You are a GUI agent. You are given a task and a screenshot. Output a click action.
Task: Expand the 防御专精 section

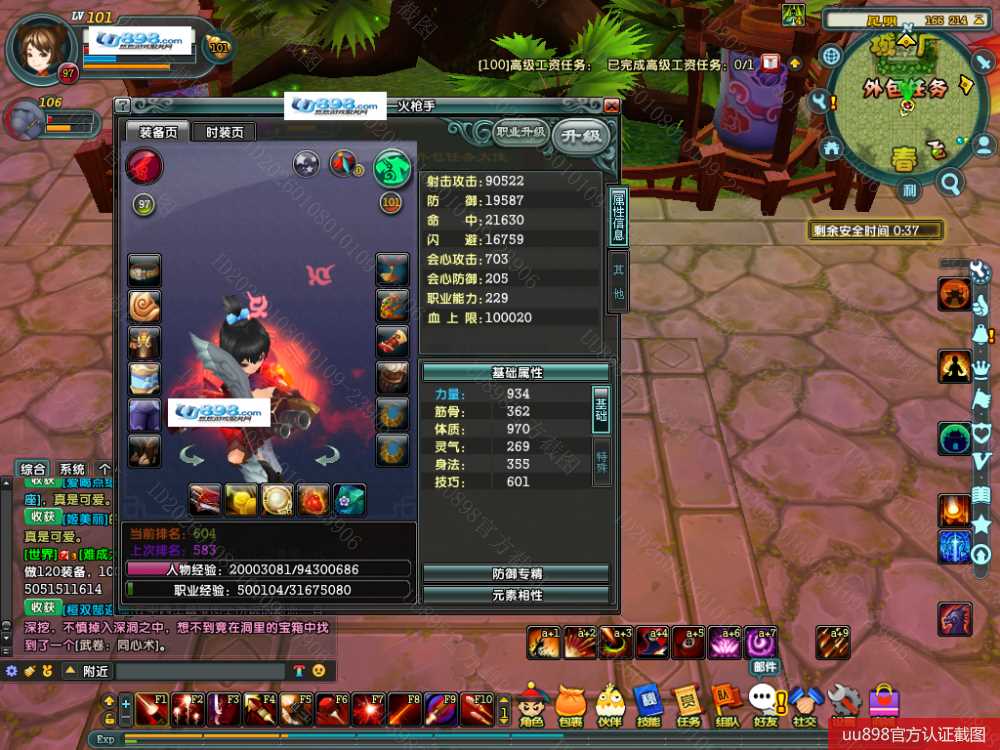tap(516, 574)
